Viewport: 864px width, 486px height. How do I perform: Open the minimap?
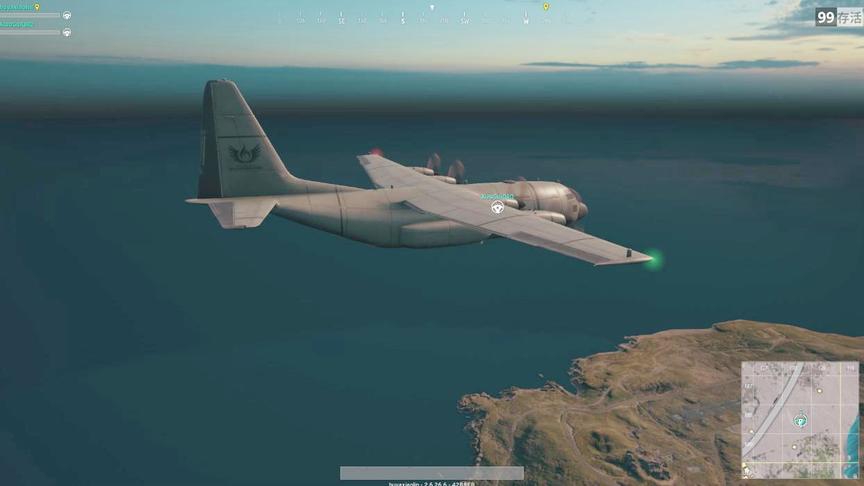pos(799,419)
